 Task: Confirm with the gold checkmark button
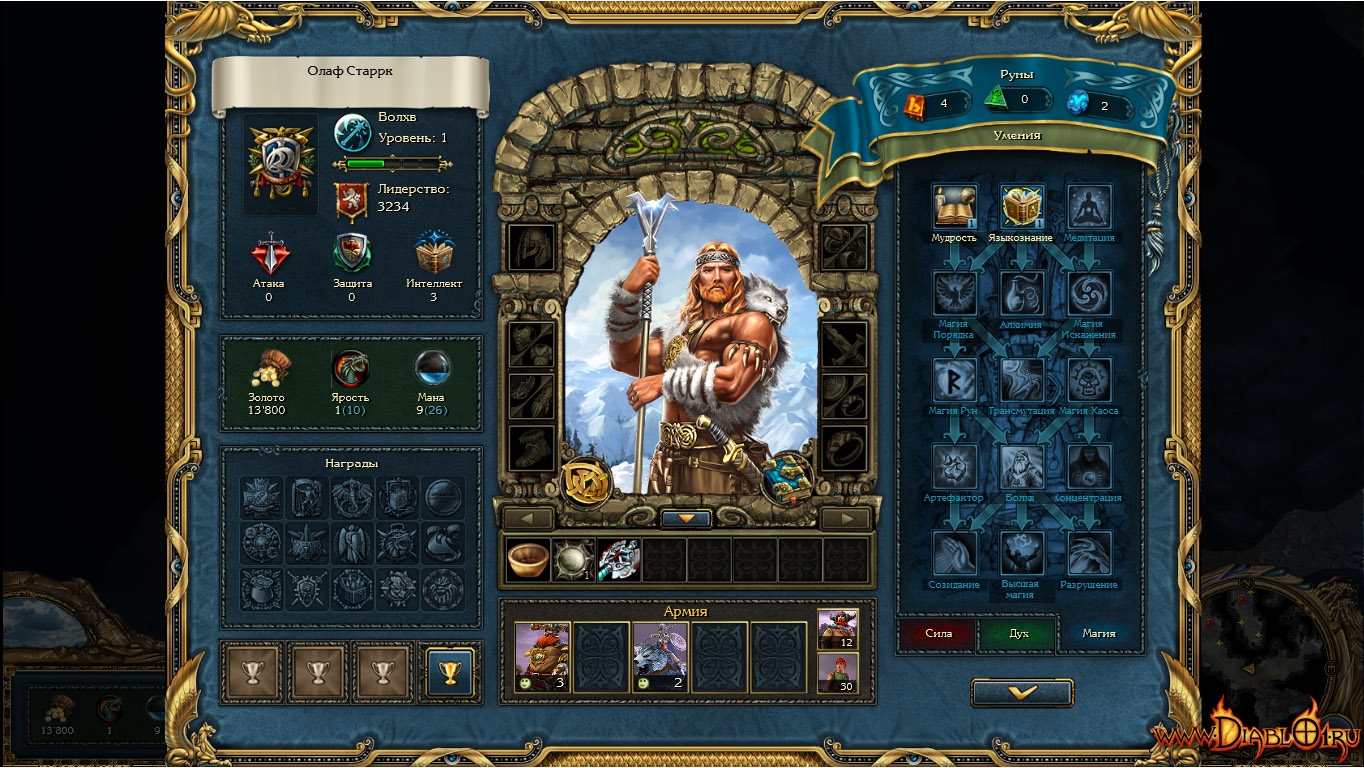pos(1021,692)
